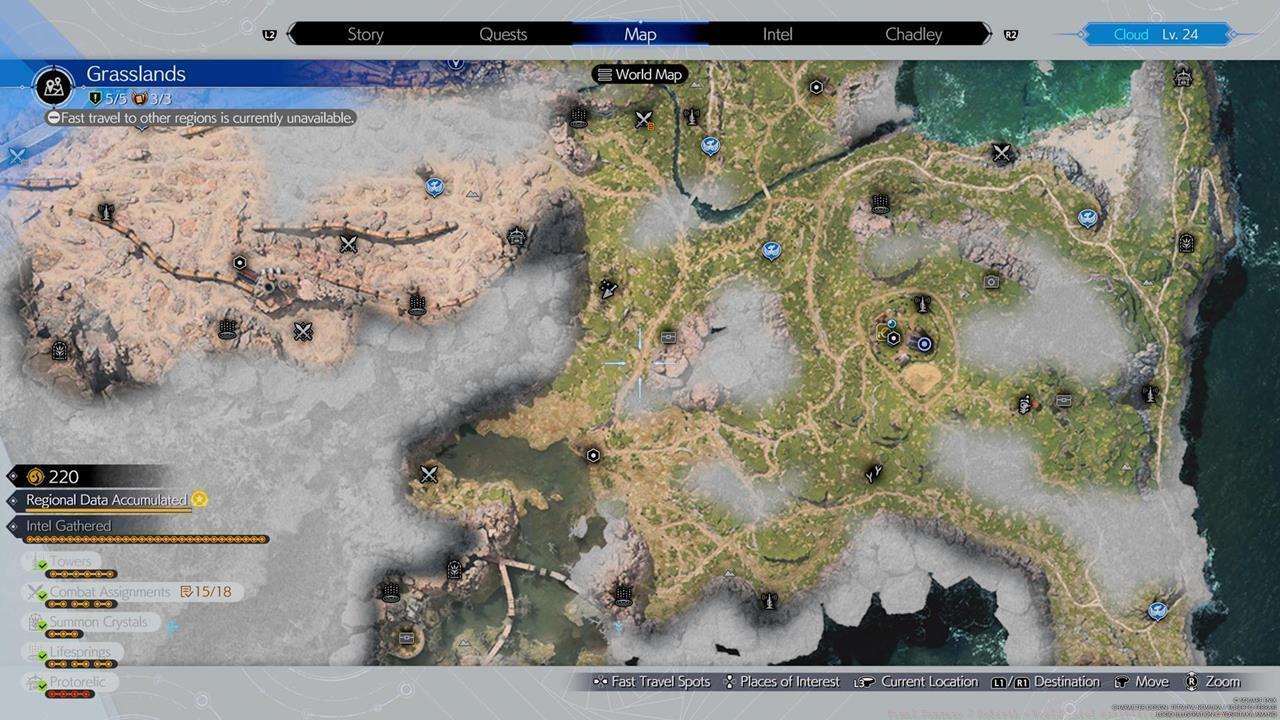Image resolution: width=1280 pixels, height=720 pixels.
Task: Open the World Map selector at the top
Action: [639, 74]
